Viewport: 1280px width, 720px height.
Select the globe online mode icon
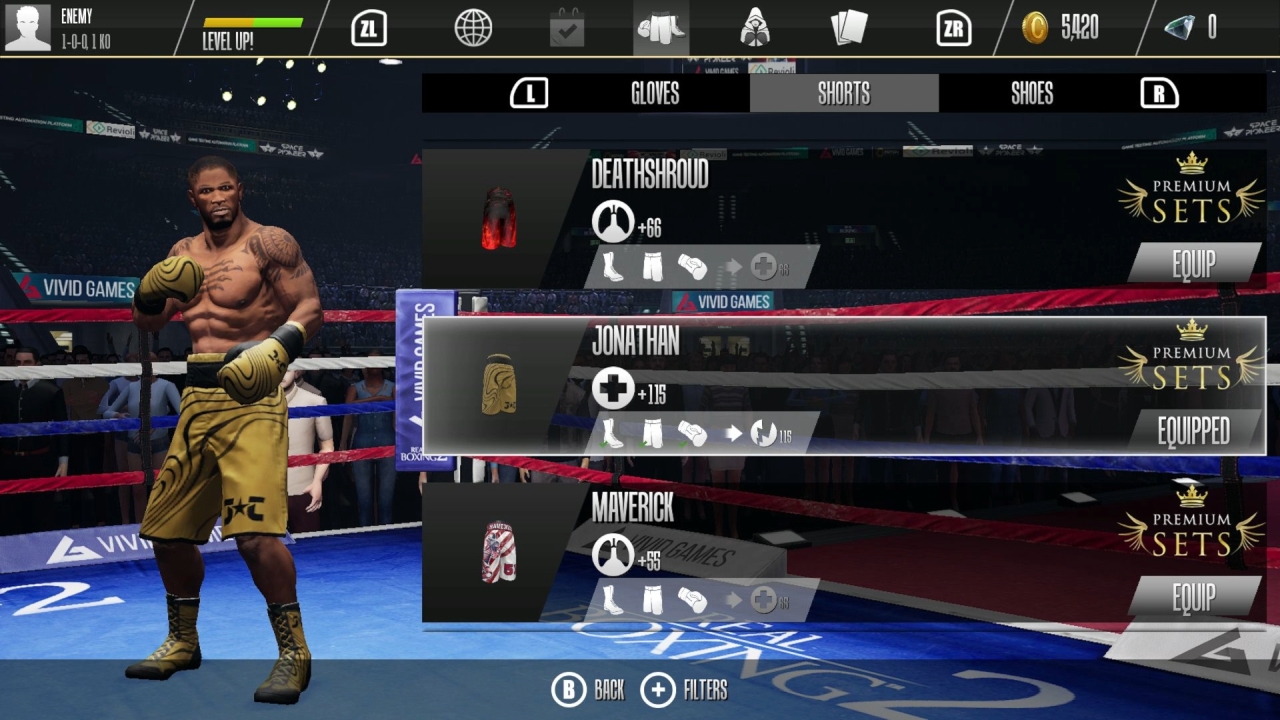click(473, 28)
